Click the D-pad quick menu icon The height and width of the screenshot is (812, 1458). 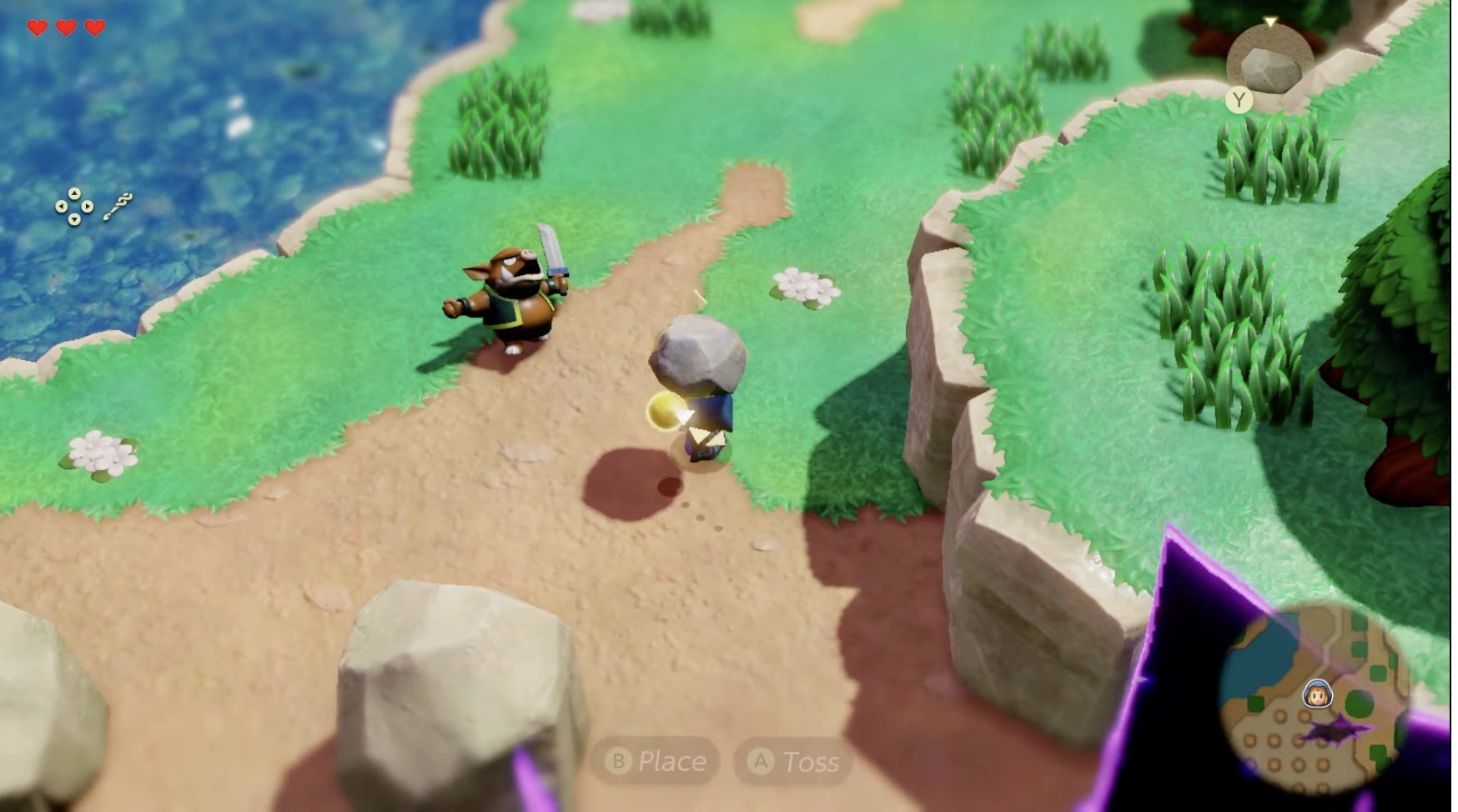coord(74,206)
